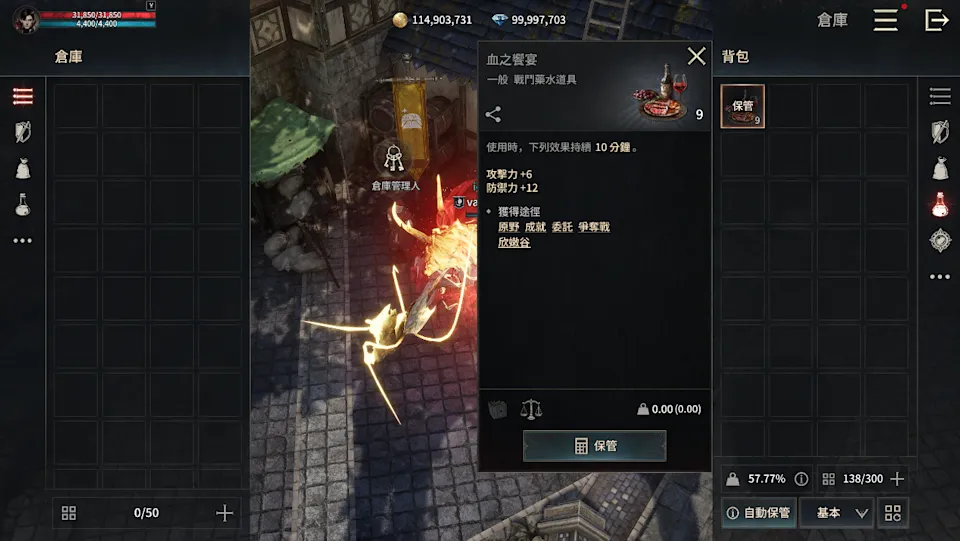This screenshot has height=541, width=960.
Task: Follow the 欣嫩谷 acquisition link
Action: (514, 243)
